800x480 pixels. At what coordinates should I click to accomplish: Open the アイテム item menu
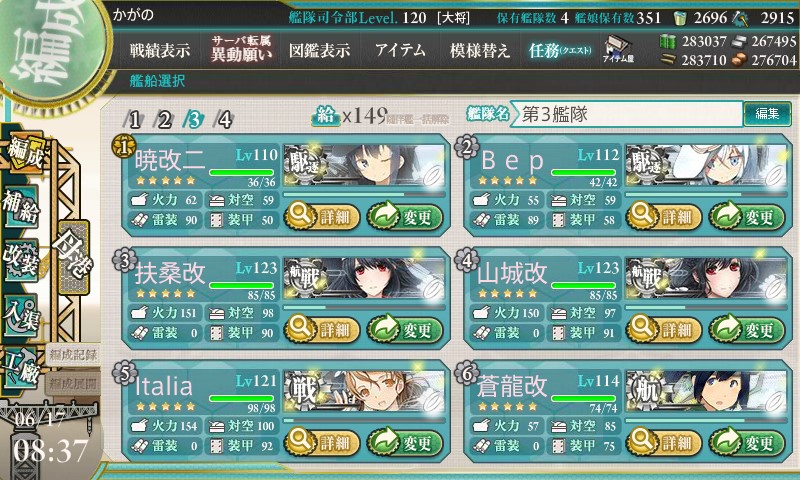point(400,50)
